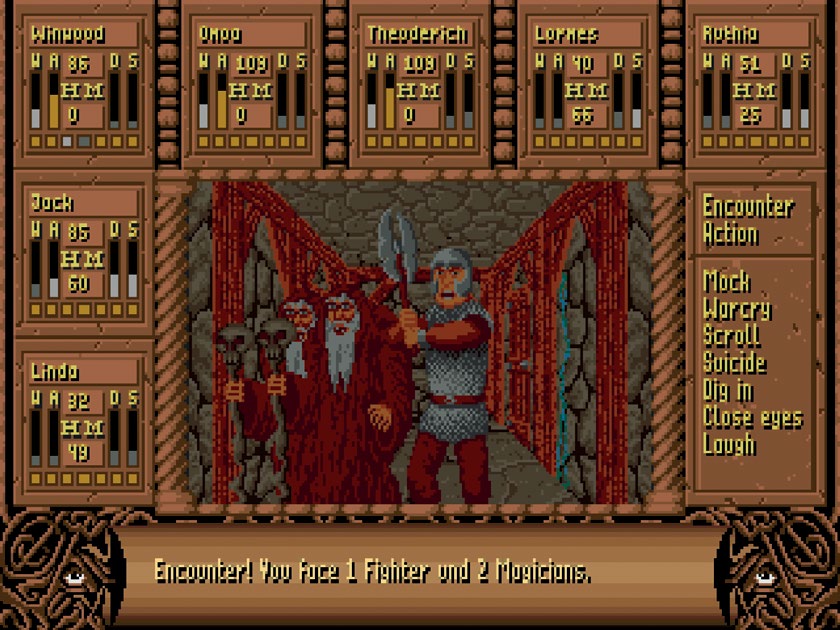Choose Suicide in the action menu
The image size is (840, 630).
tap(735, 362)
